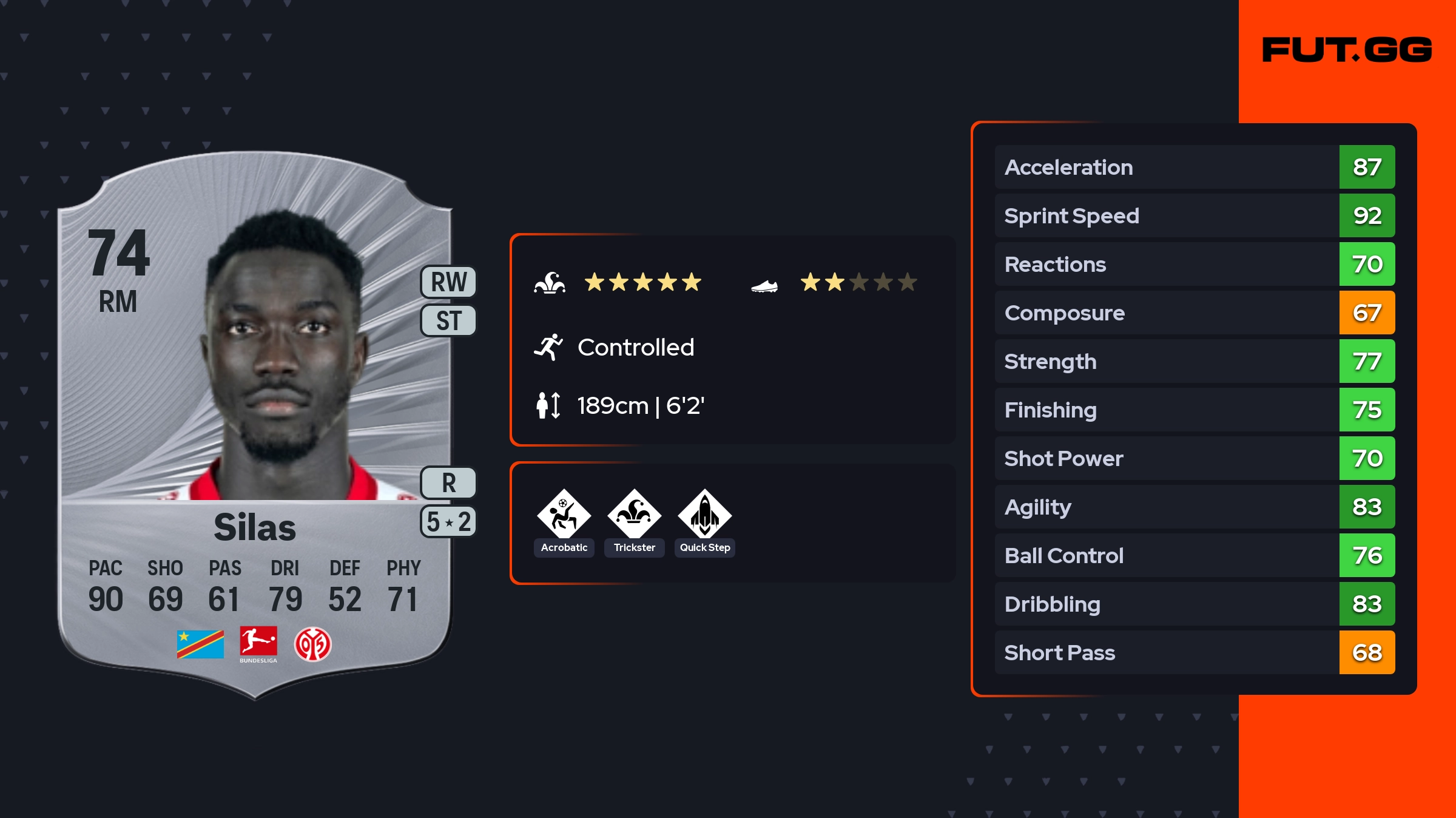Click the RW alternate position badge

[x=449, y=282]
